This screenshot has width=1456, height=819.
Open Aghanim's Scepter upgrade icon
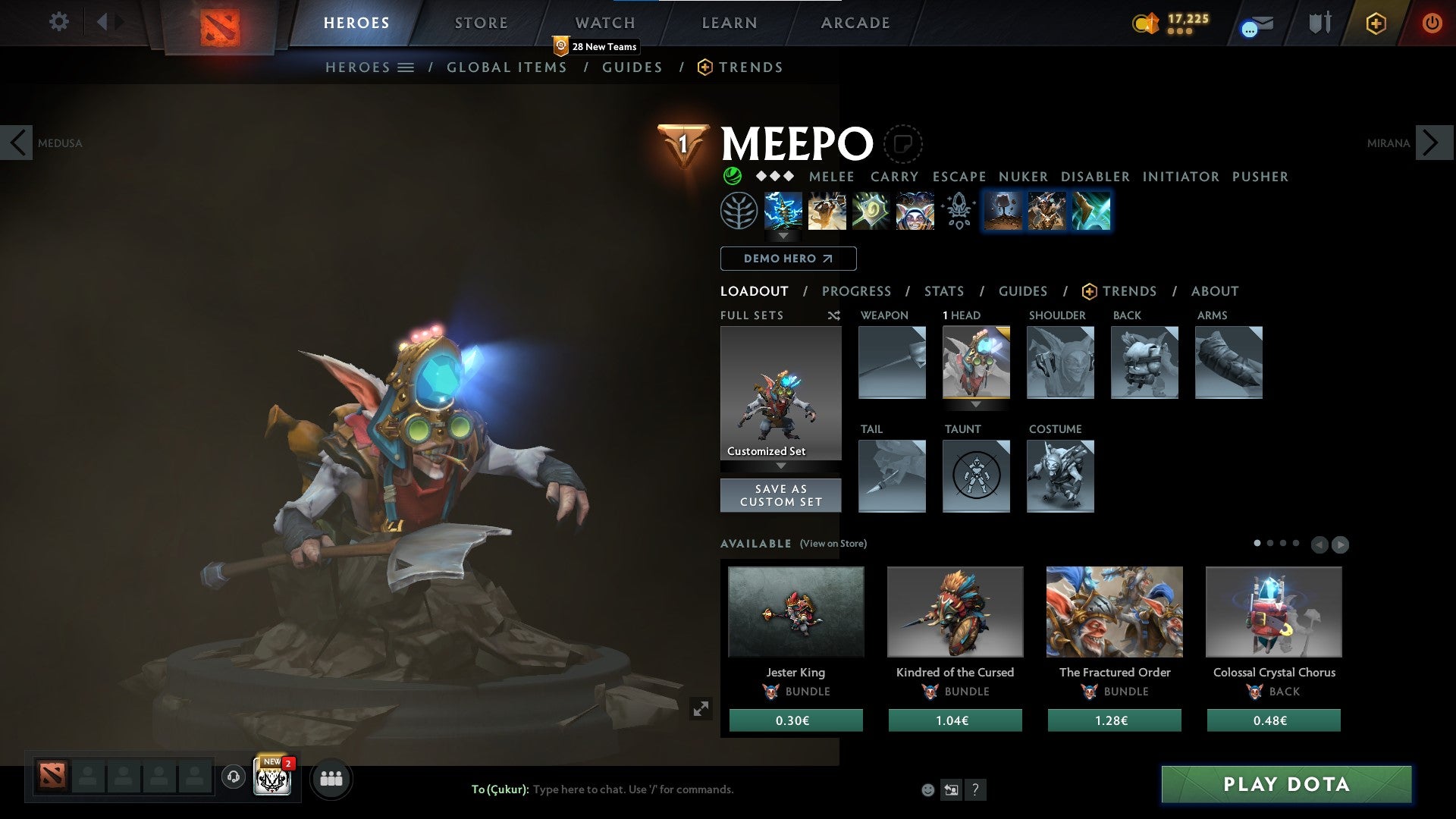[x=958, y=211]
